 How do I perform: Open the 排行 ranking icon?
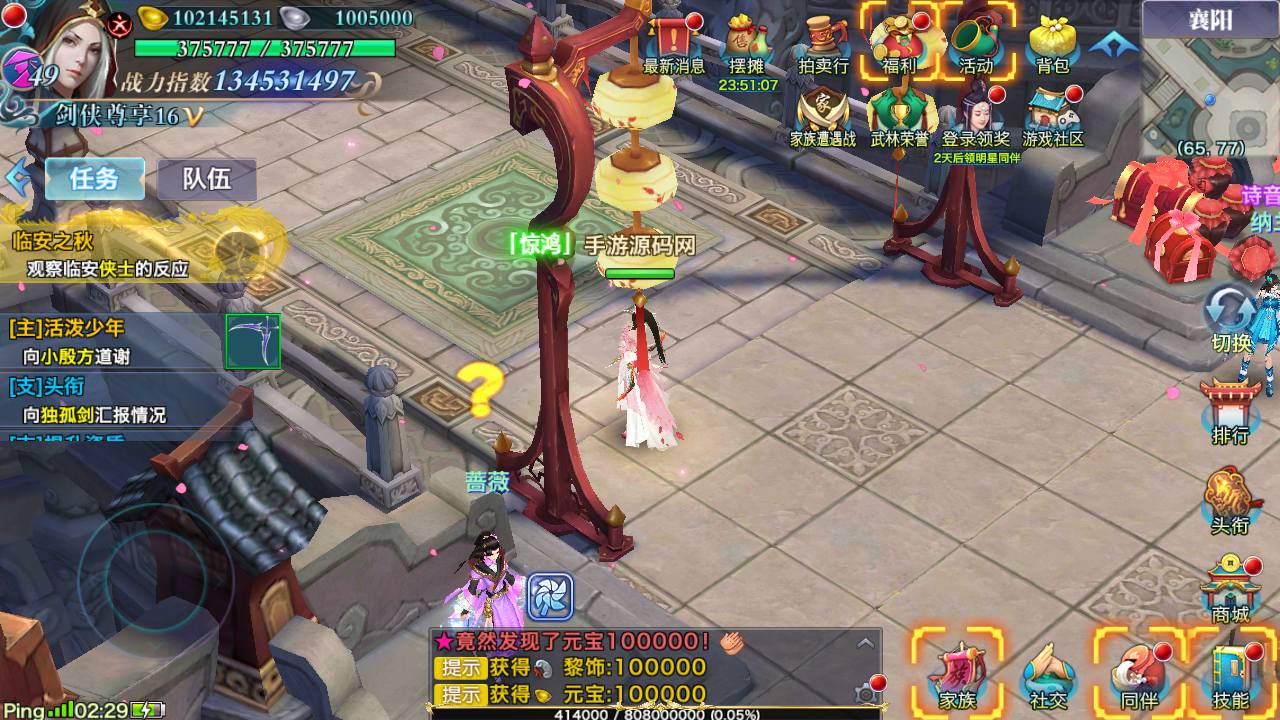[x=1230, y=410]
